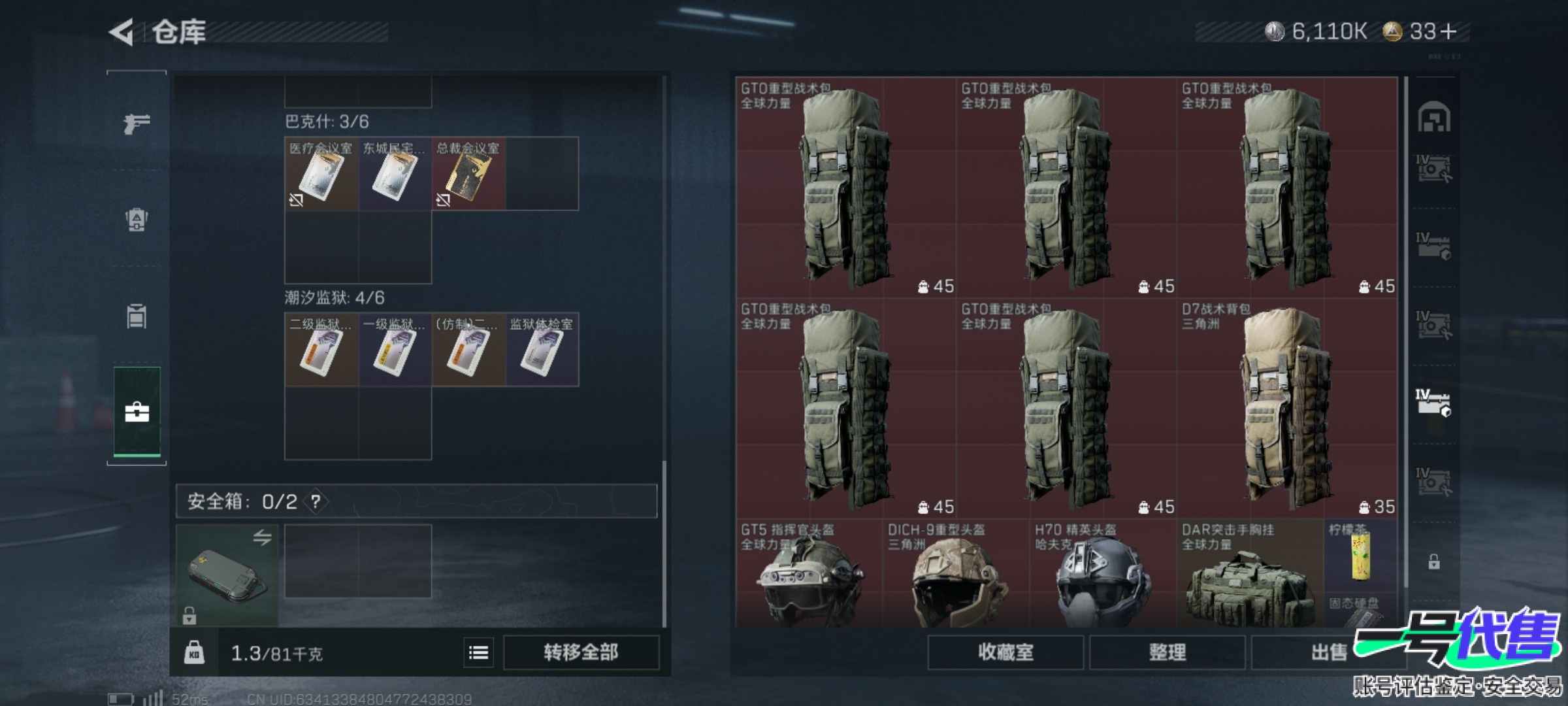The width and height of the screenshot is (1568, 706).
Task: Open the pistol weapons tab
Action: tap(137, 123)
